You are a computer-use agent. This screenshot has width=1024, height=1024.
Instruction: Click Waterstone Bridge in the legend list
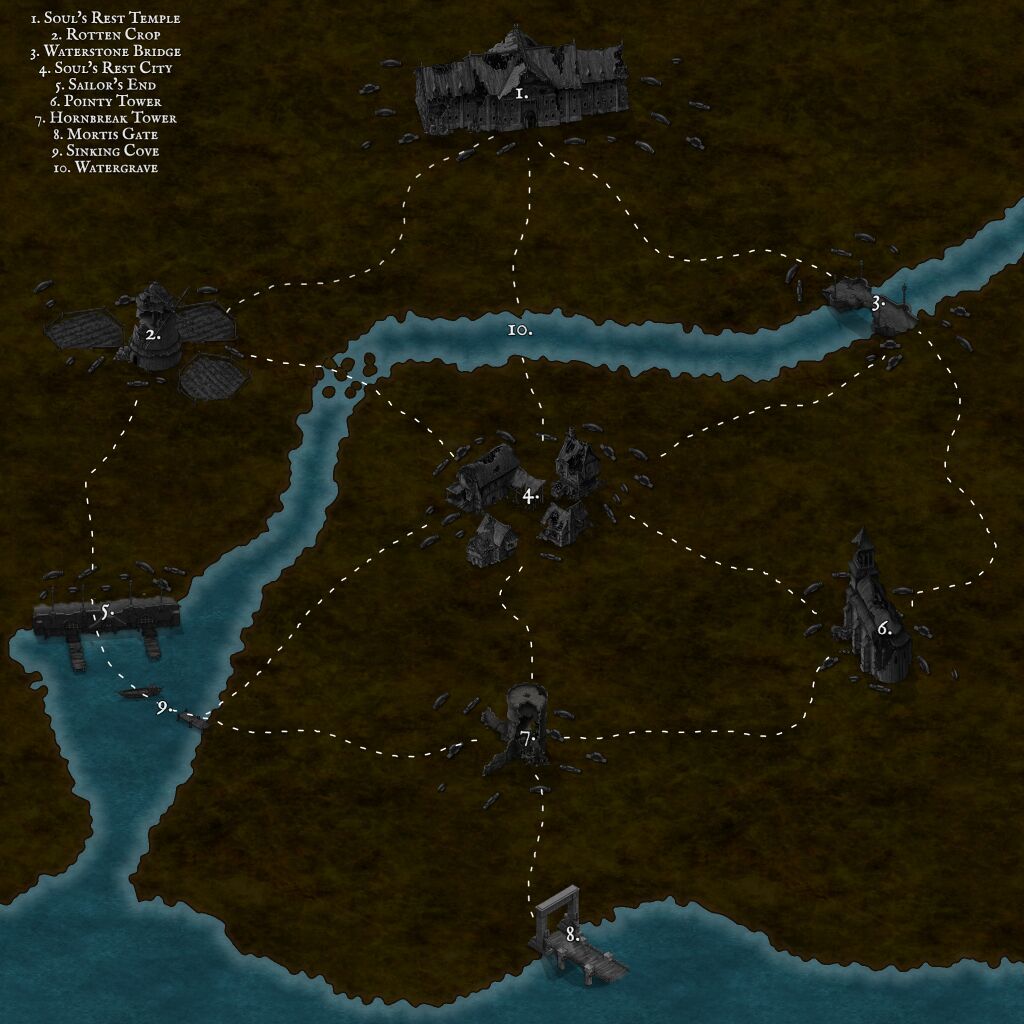coord(105,51)
